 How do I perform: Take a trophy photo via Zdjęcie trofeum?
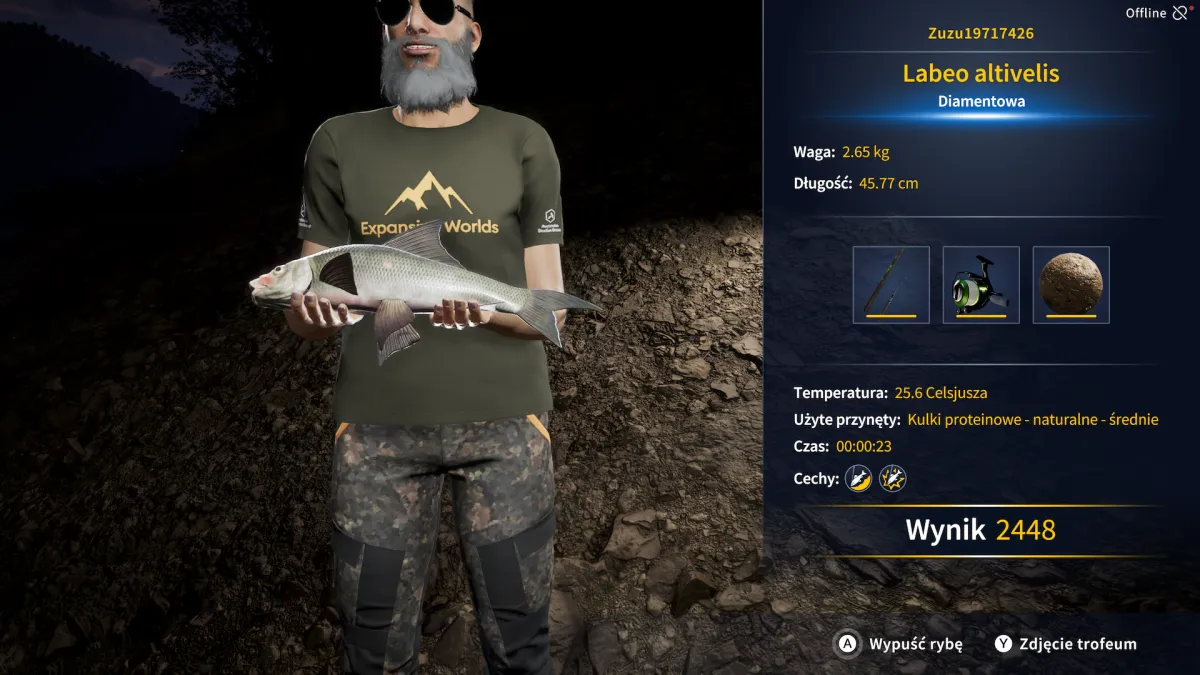point(1066,644)
